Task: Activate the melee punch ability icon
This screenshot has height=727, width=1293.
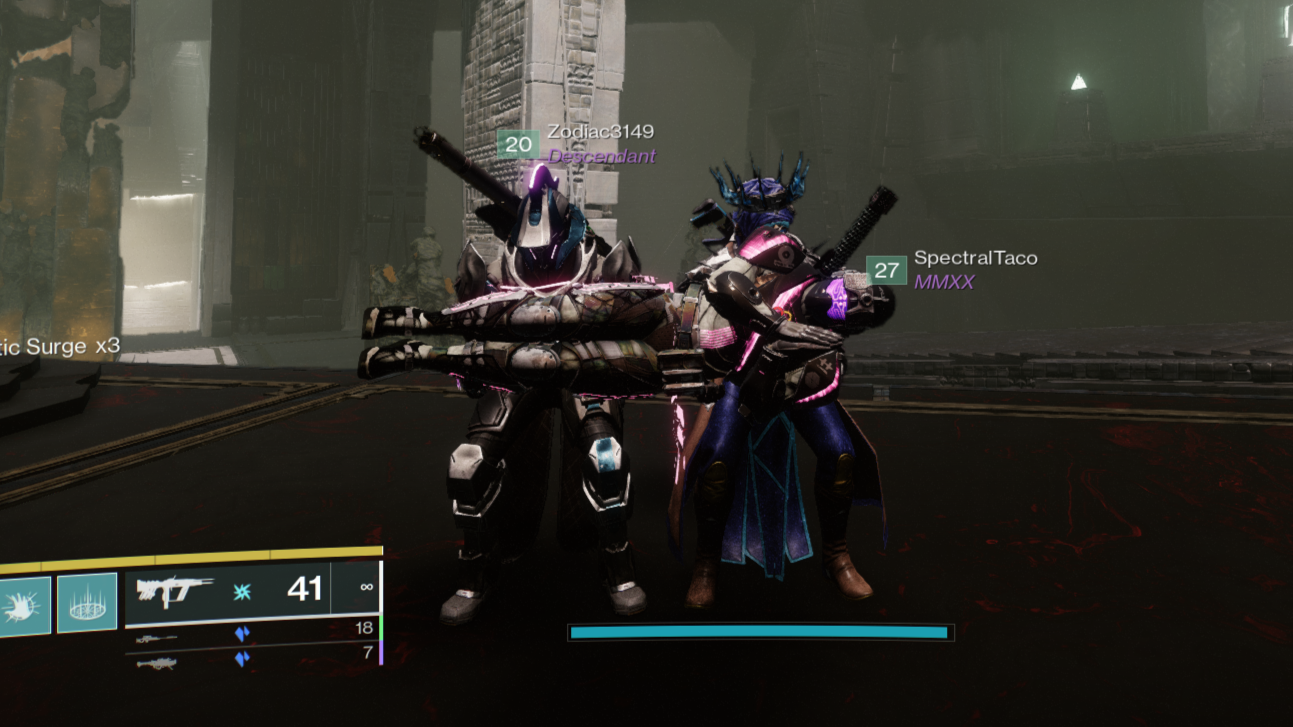Action: click(22, 605)
